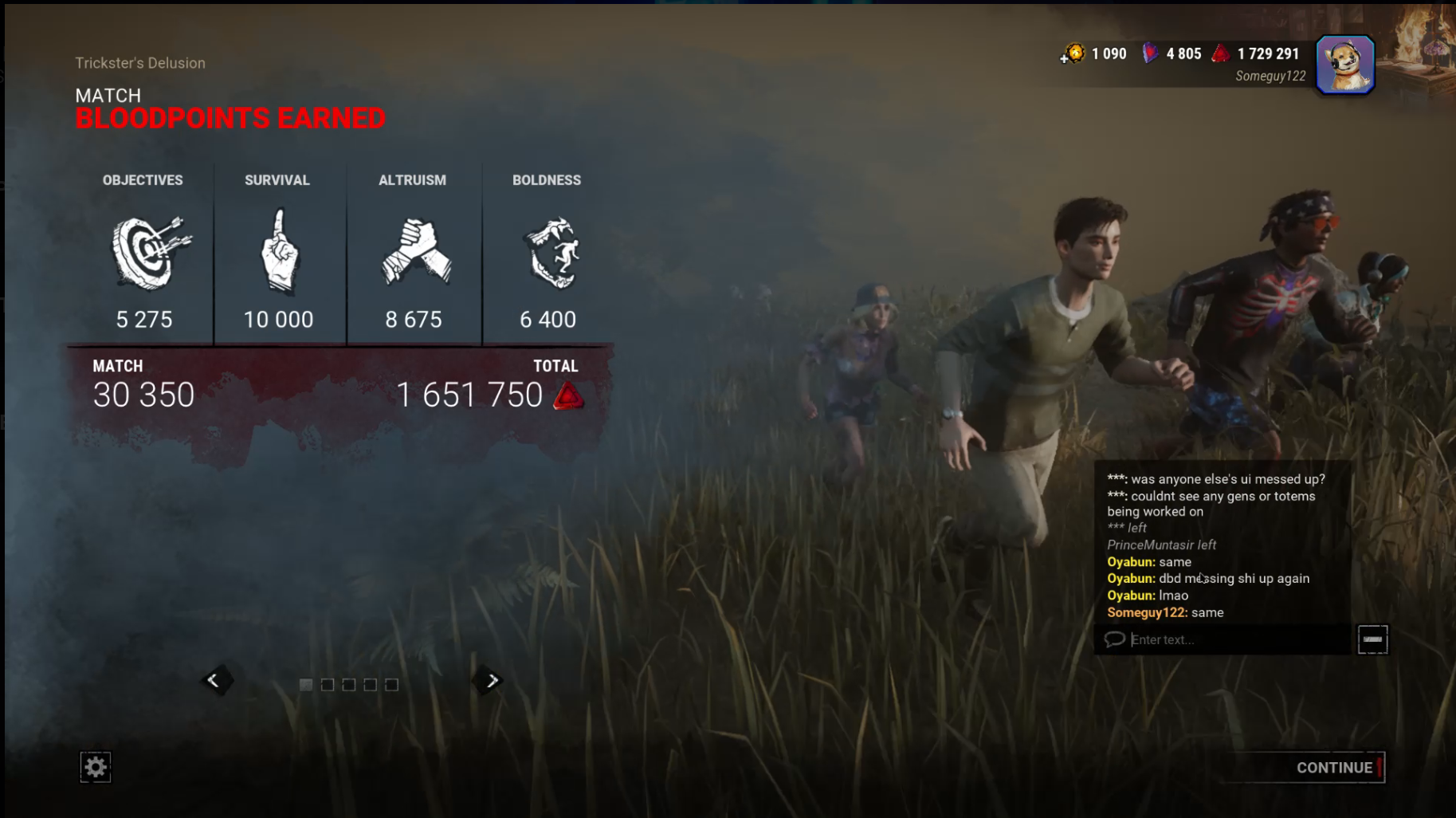Minimize the chat window
This screenshot has height=818, width=1456.
(x=1372, y=639)
